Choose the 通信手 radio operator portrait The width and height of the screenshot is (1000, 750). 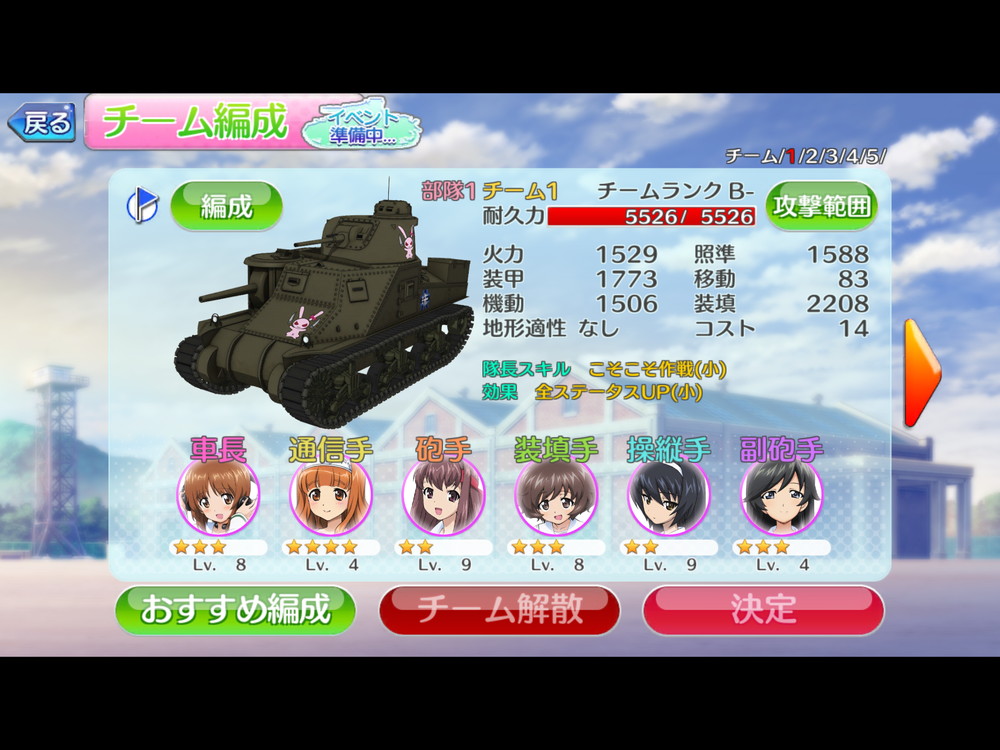tap(331, 497)
